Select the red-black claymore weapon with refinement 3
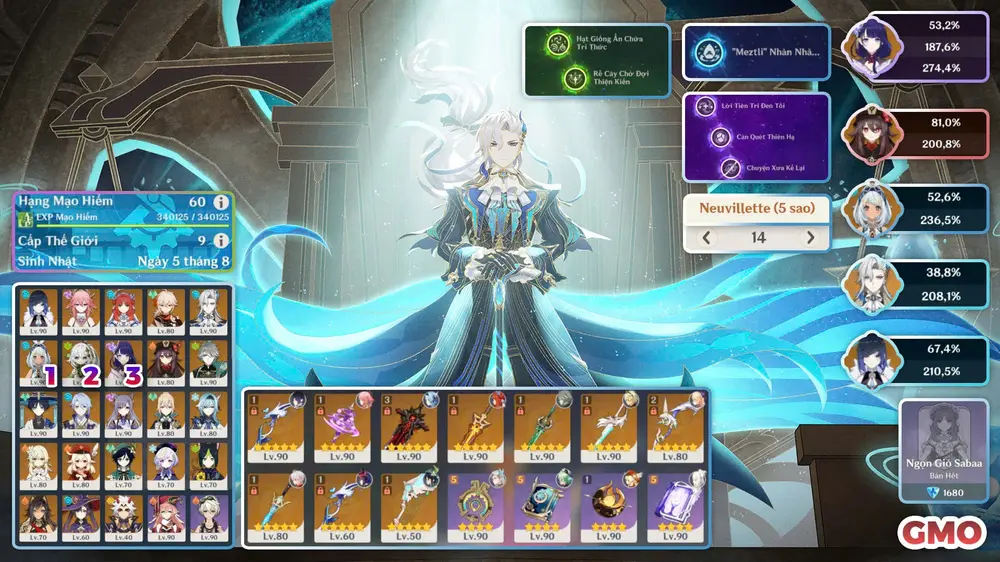This screenshot has height=562, width=1000. pos(409,426)
